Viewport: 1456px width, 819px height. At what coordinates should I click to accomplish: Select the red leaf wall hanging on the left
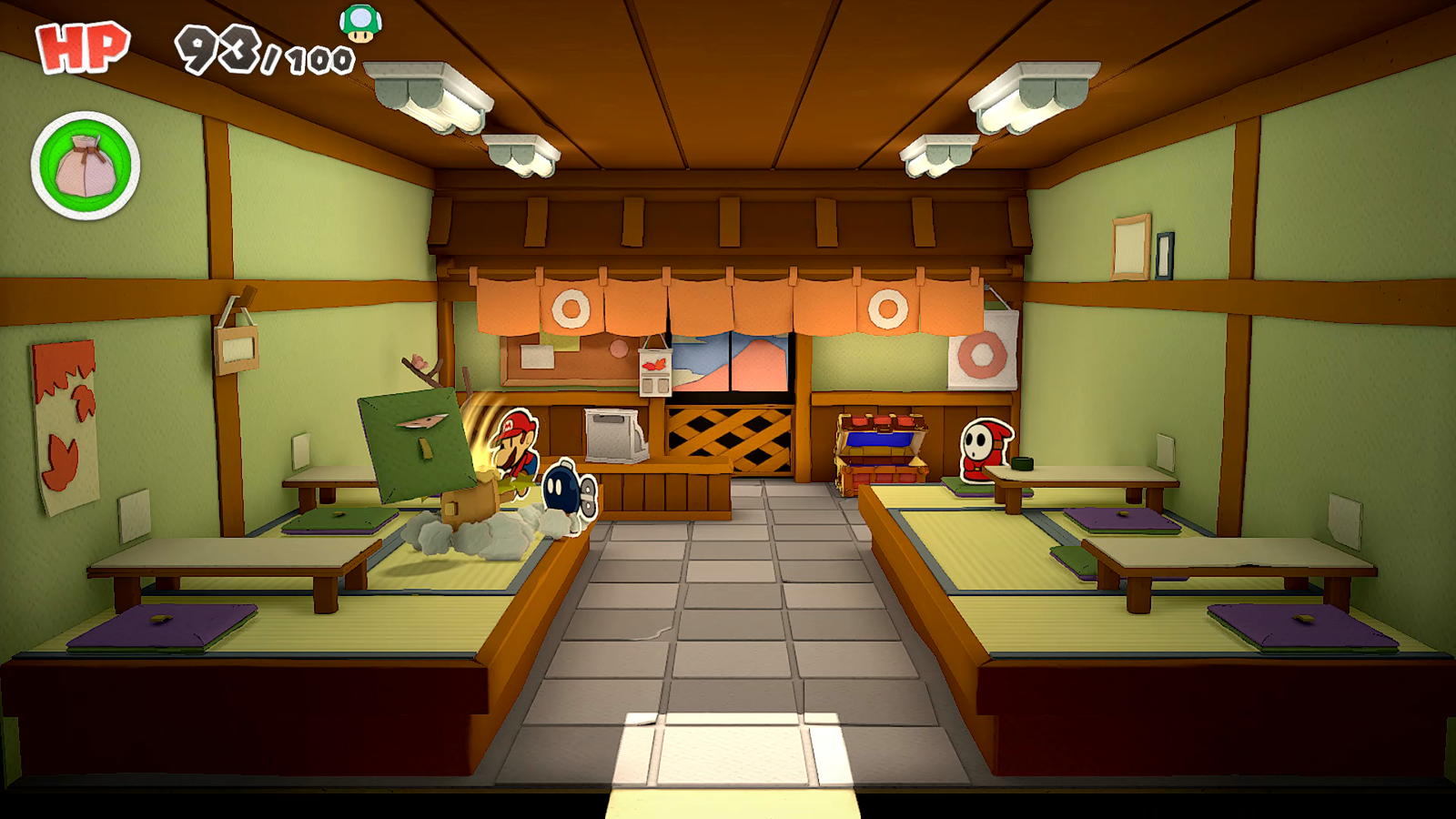pyautogui.click(x=62, y=419)
